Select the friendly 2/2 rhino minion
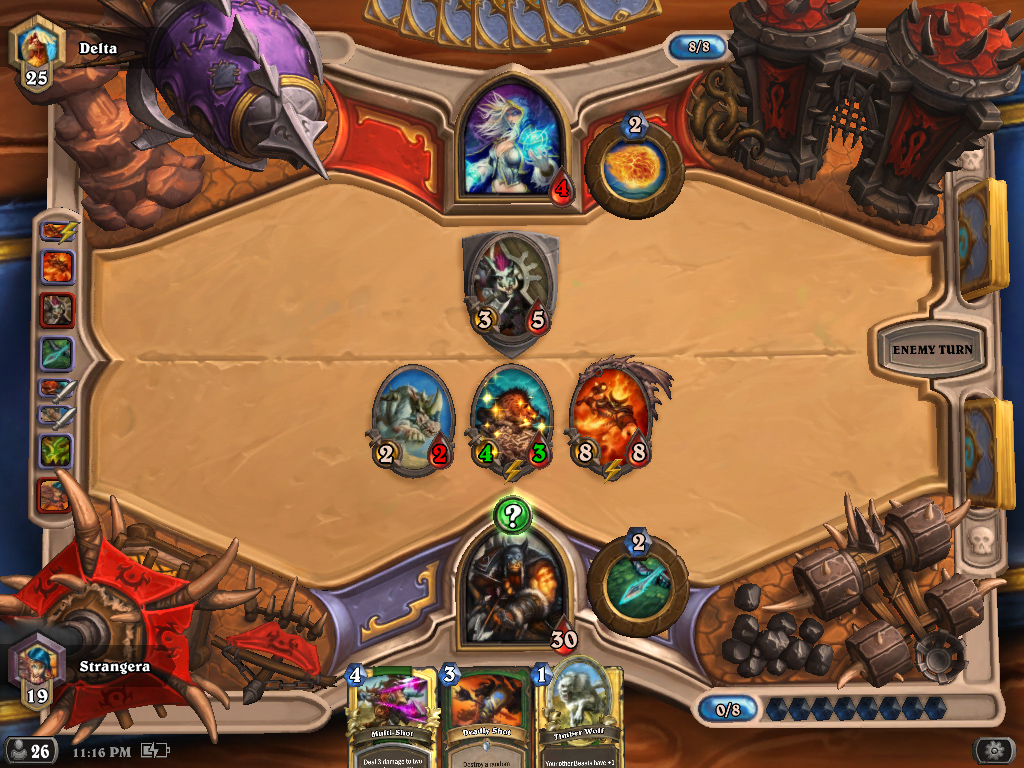 pyautogui.click(x=413, y=420)
